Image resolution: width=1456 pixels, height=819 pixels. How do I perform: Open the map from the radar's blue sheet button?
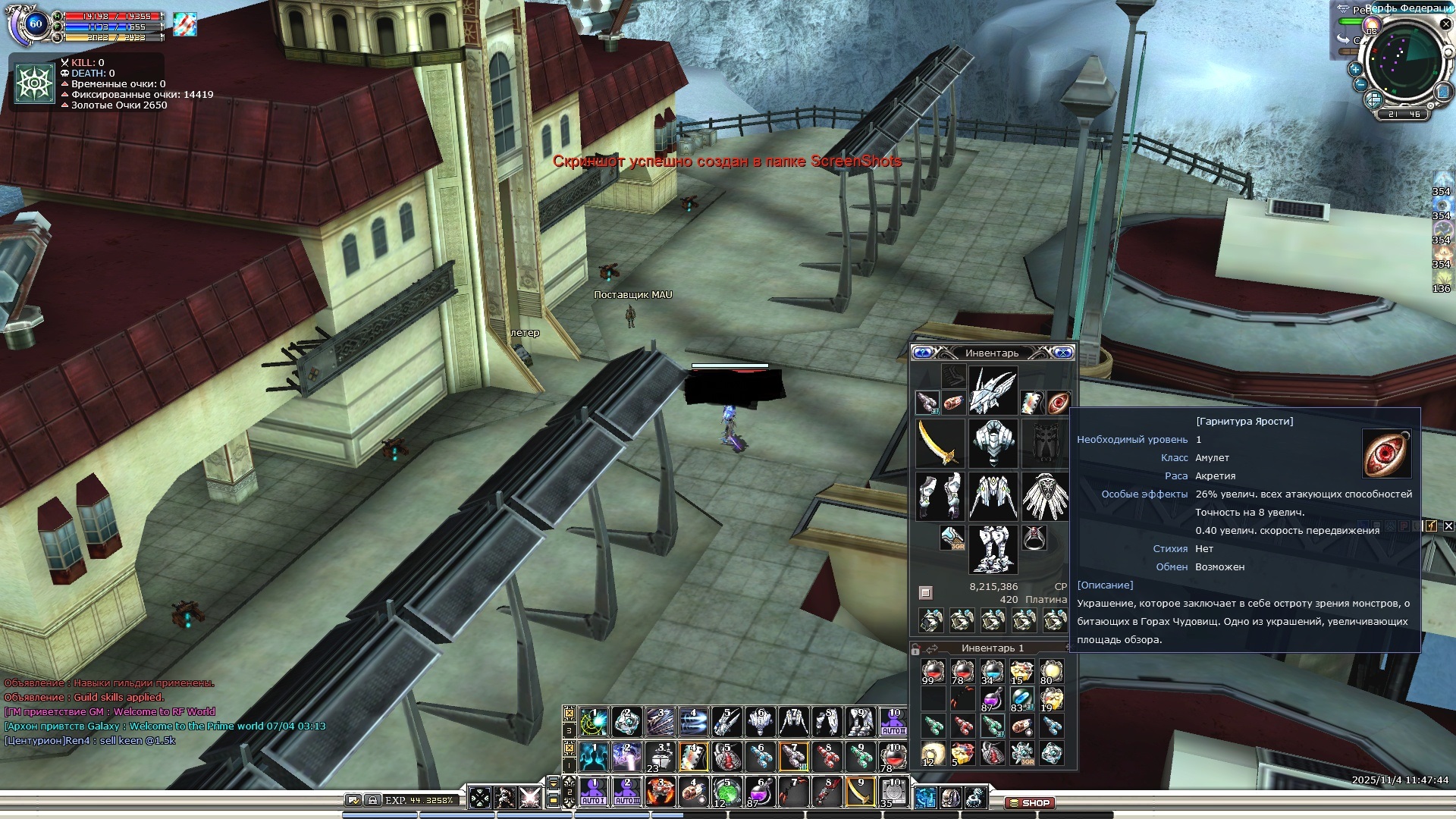click(x=1444, y=92)
